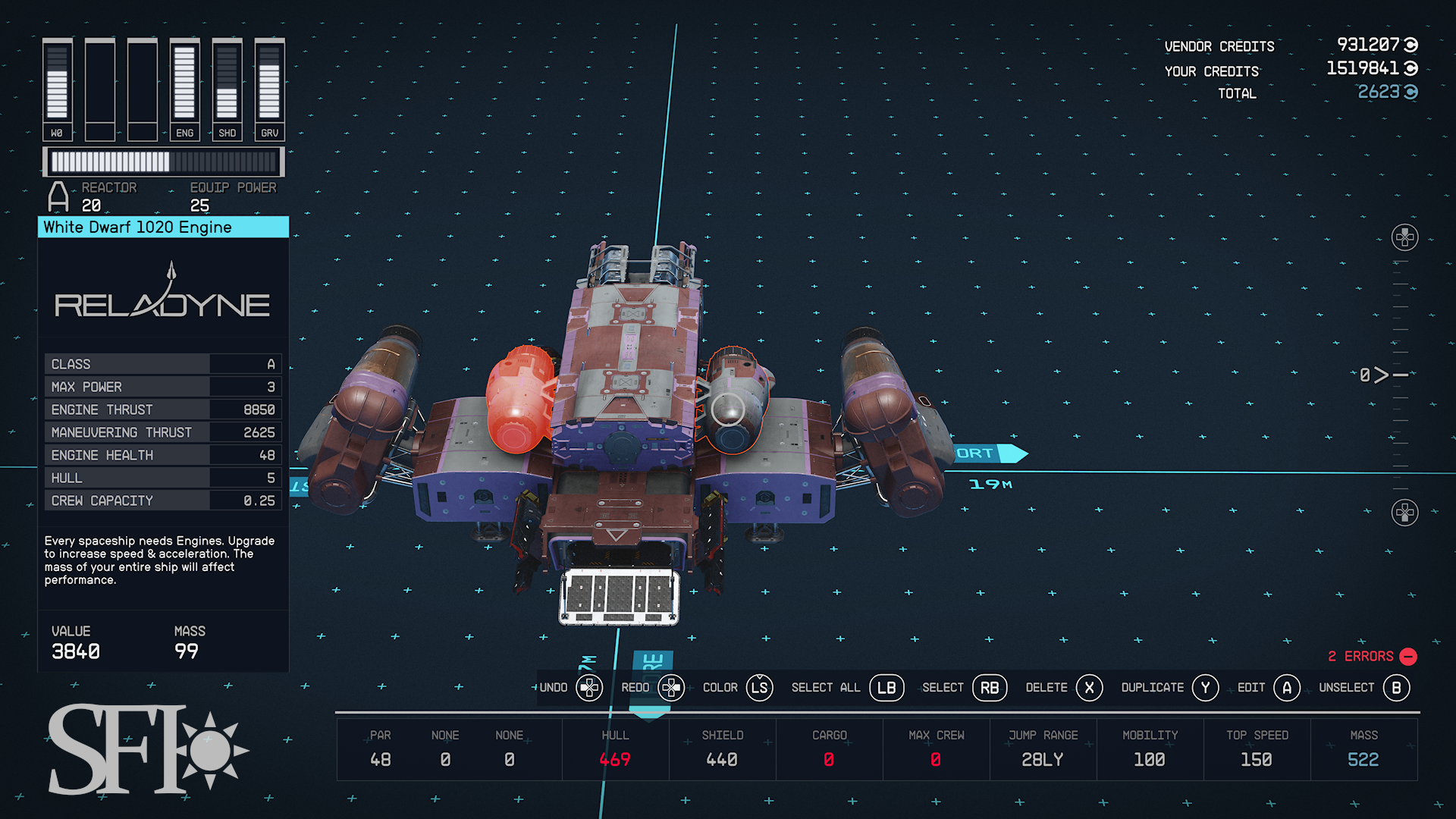This screenshot has height=819, width=1456.
Task: Select the red highlighted White Dwarf engine
Action: (x=519, y=399)
